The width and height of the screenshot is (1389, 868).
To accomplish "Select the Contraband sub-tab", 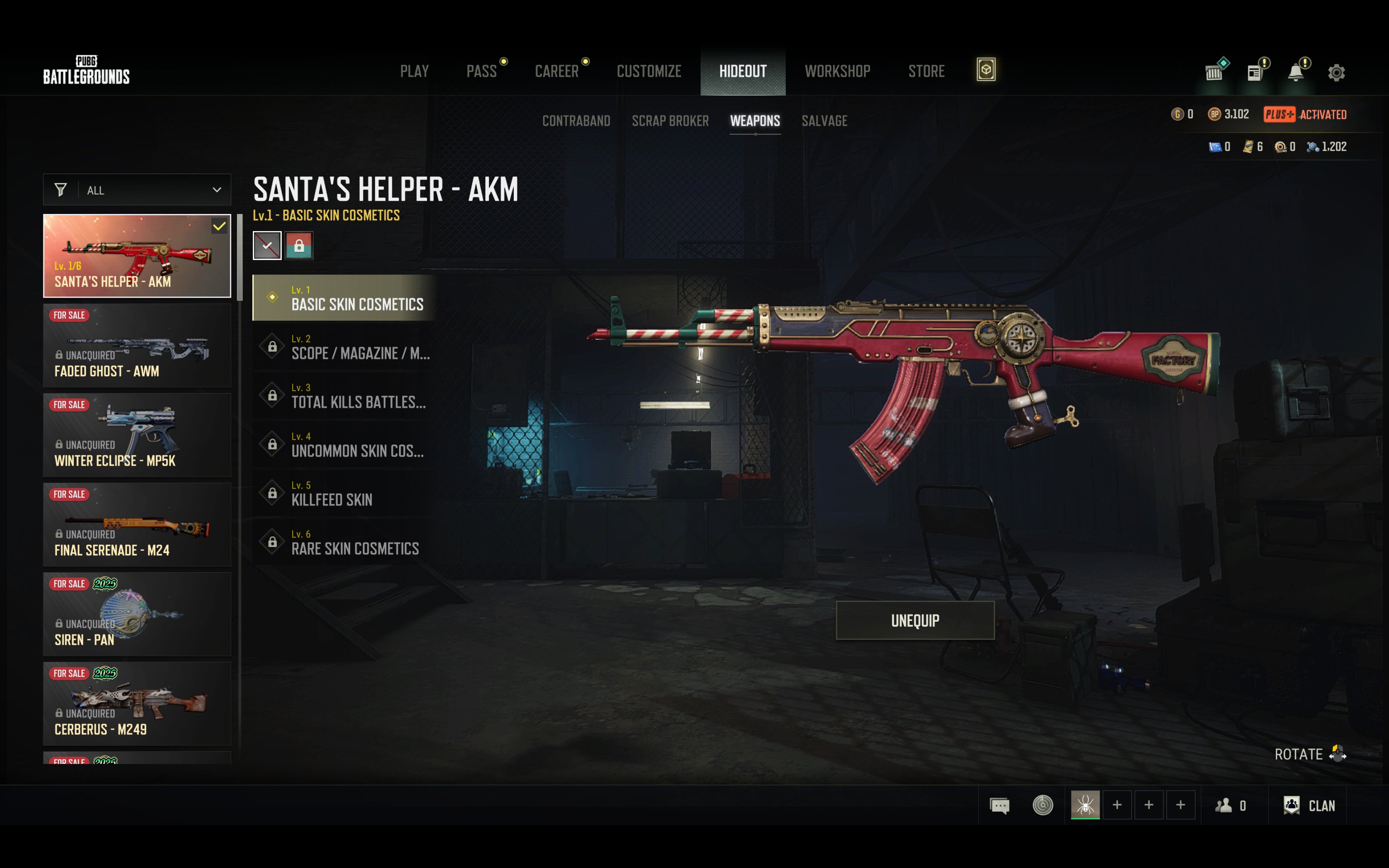I will click(576, 121).
